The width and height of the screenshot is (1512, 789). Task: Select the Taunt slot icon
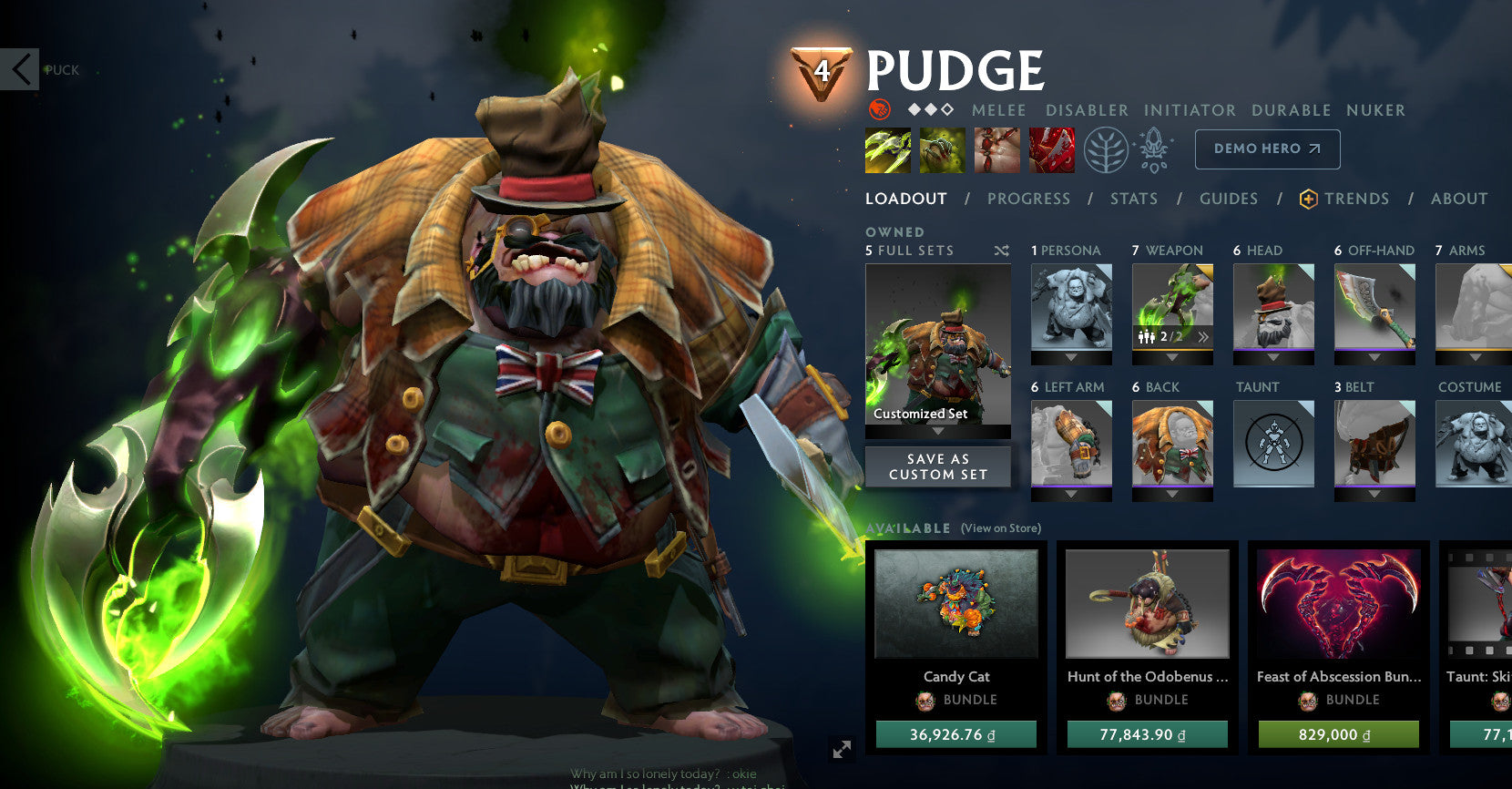(x=1273, y=443)
